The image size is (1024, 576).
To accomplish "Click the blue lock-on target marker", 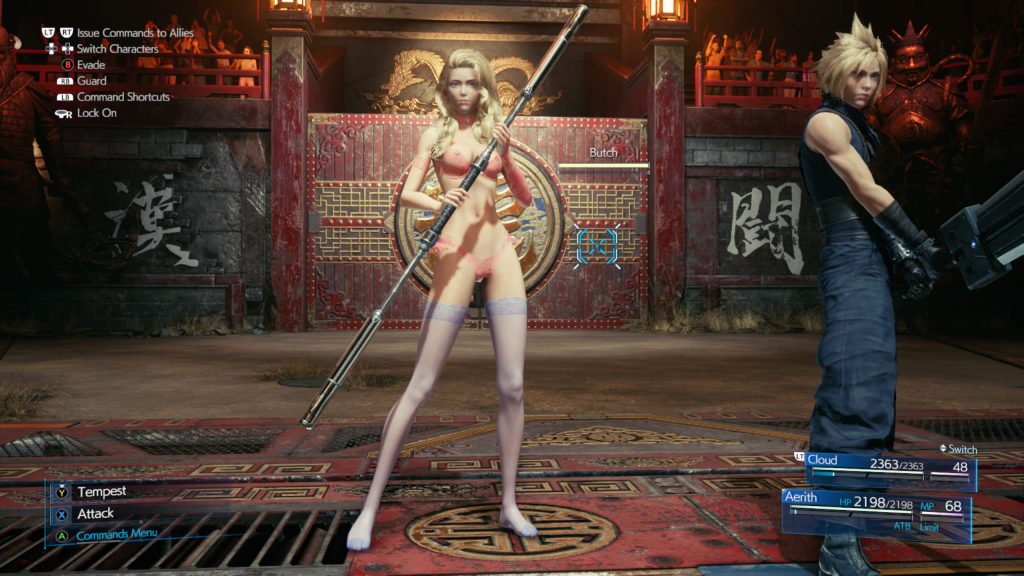I will click(598, 245).
